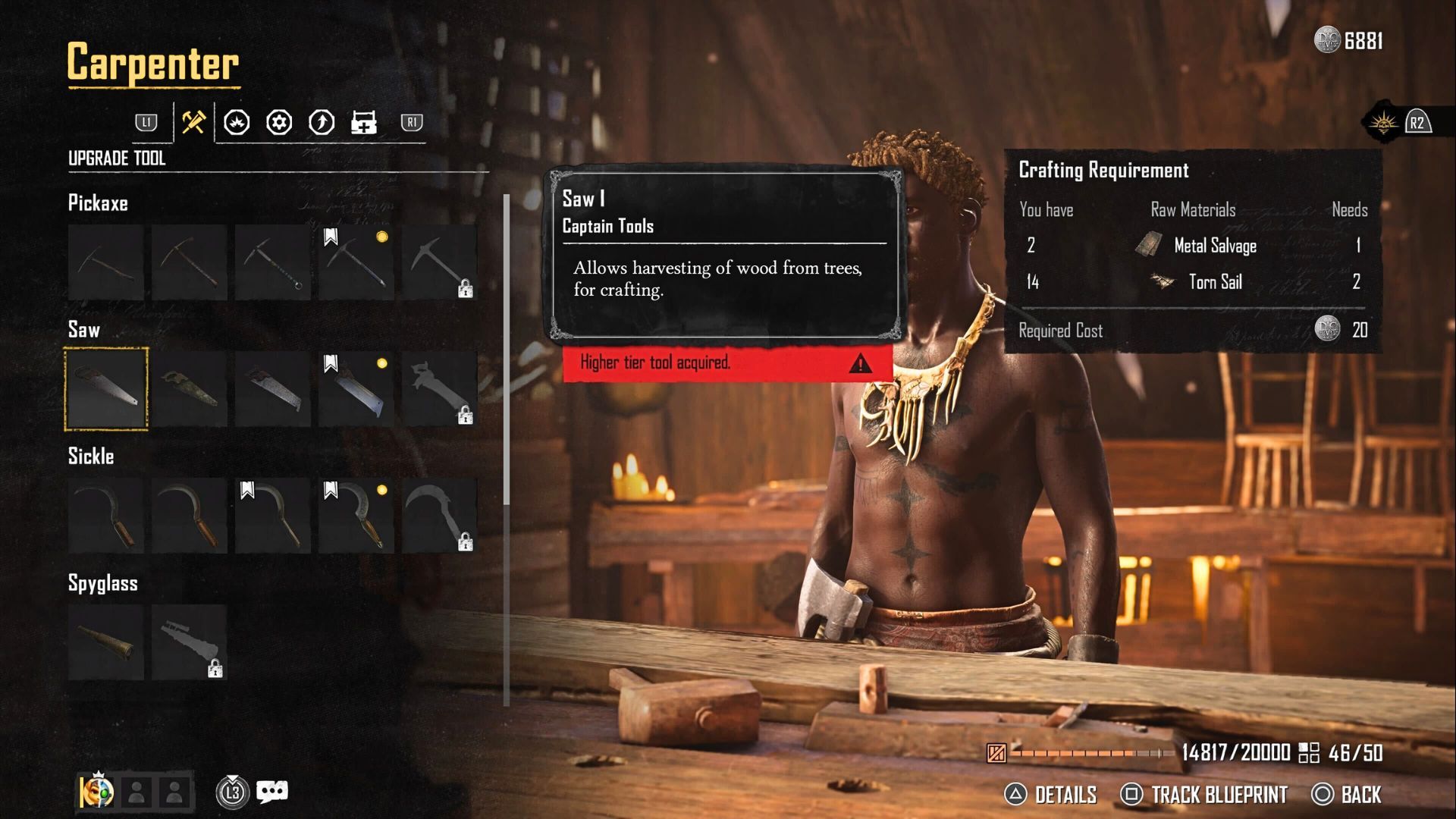Select the Upgrade Tool hammer tab icon
1456x819 pixels.
pos(193,122)
